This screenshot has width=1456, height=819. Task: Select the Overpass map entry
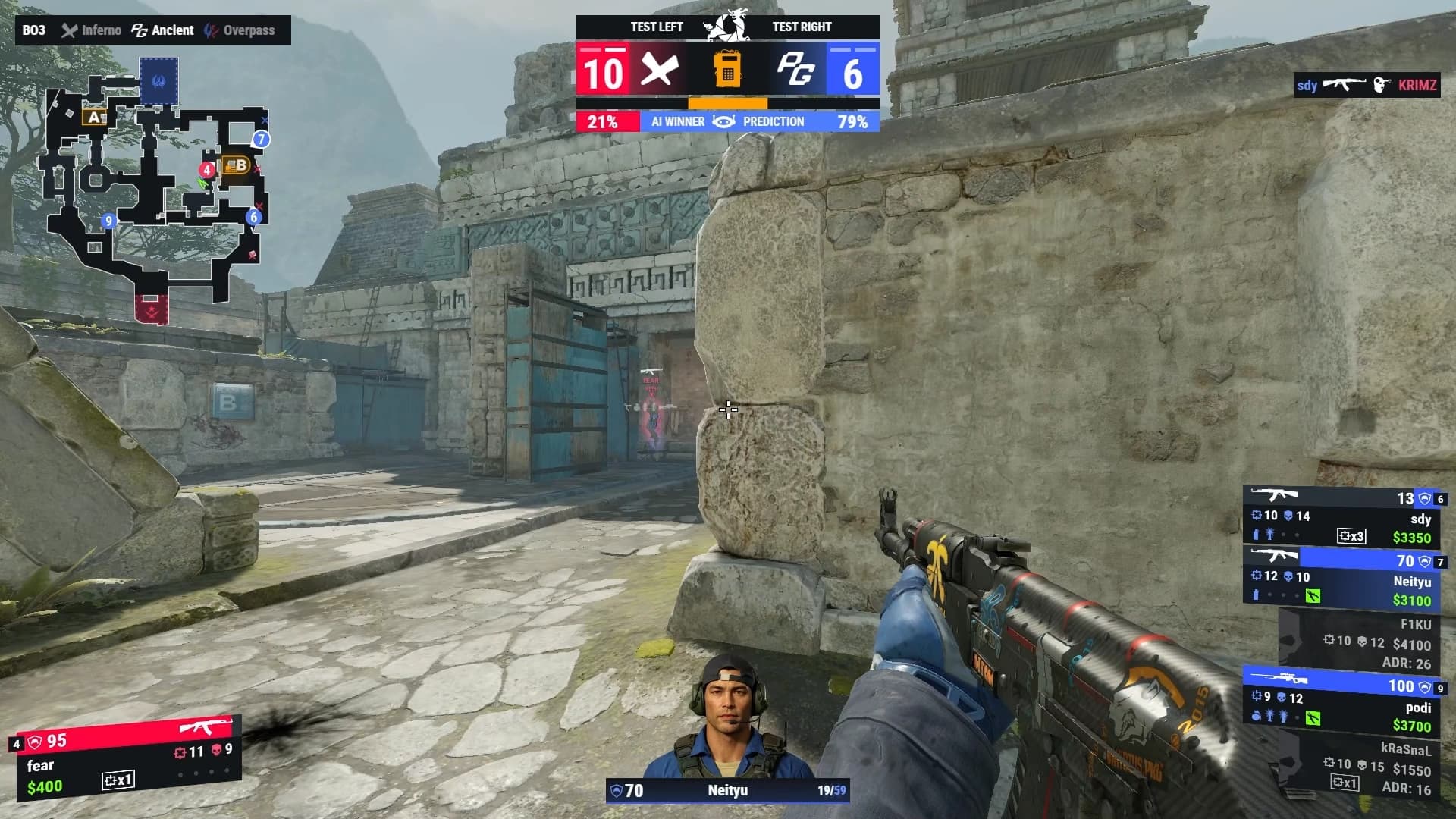pyautogui.click(x=240, y=30)
